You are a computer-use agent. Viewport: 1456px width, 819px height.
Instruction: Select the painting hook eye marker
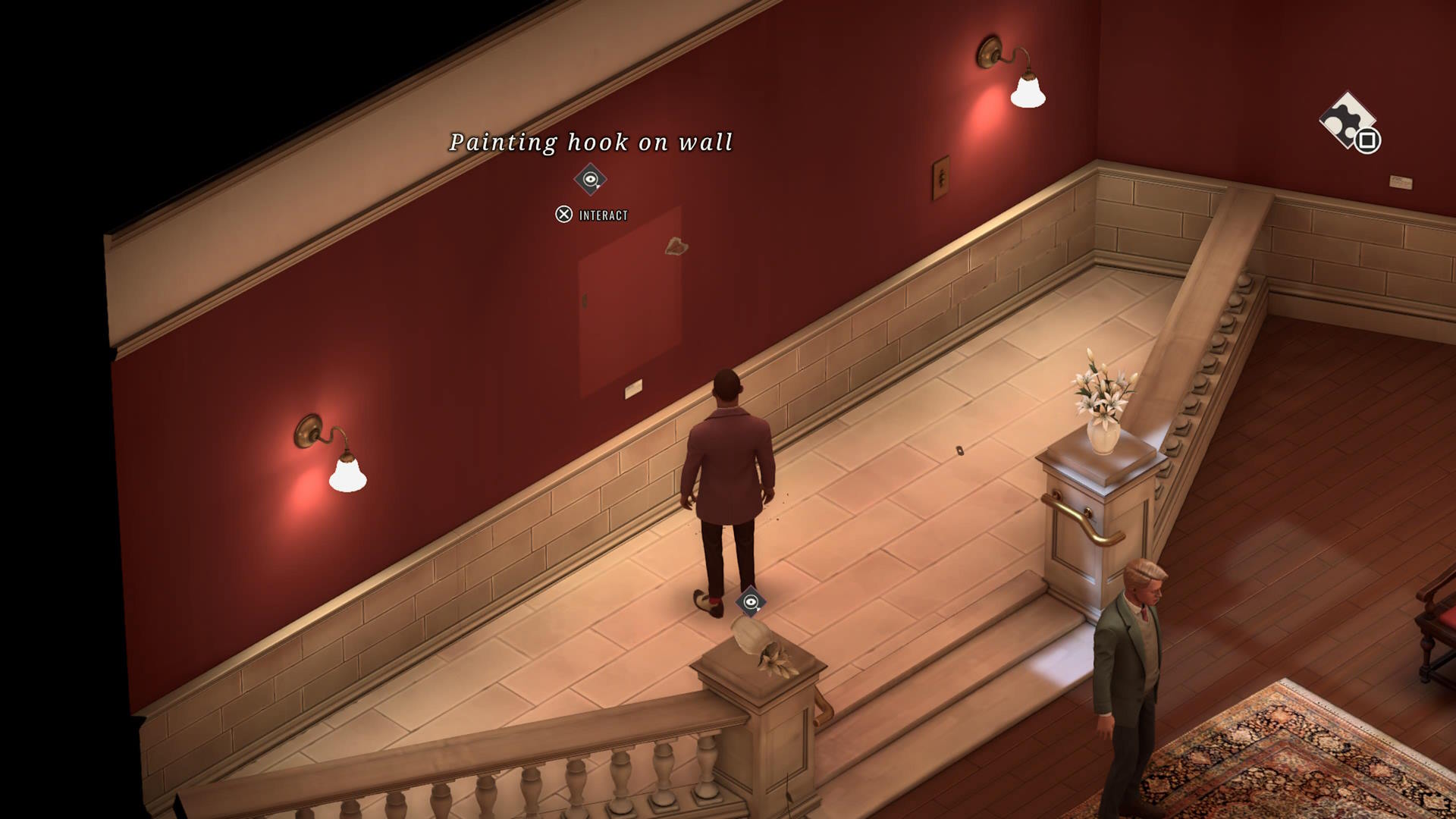point(590,180)
